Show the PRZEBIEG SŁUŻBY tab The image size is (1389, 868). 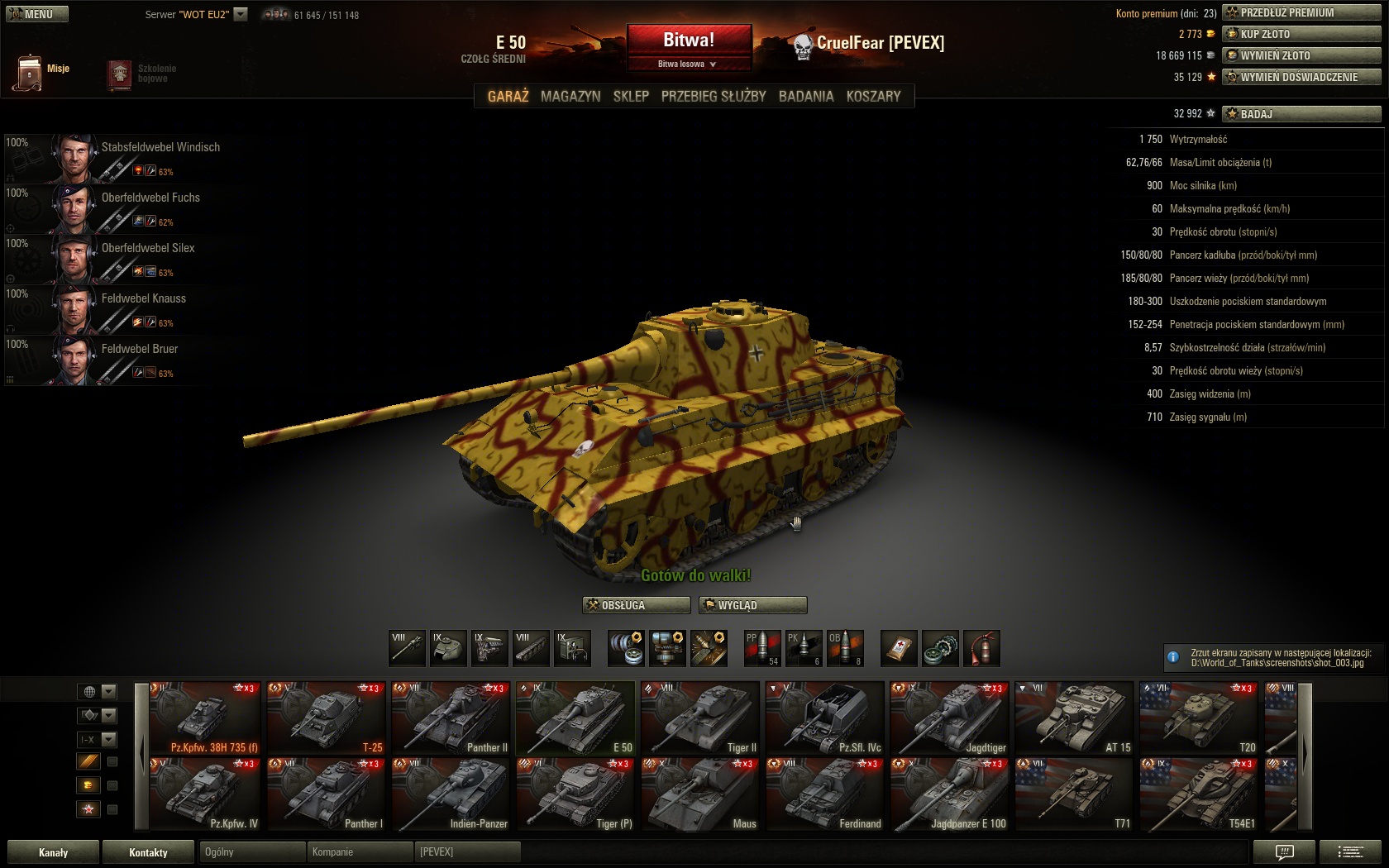(714, 96)
